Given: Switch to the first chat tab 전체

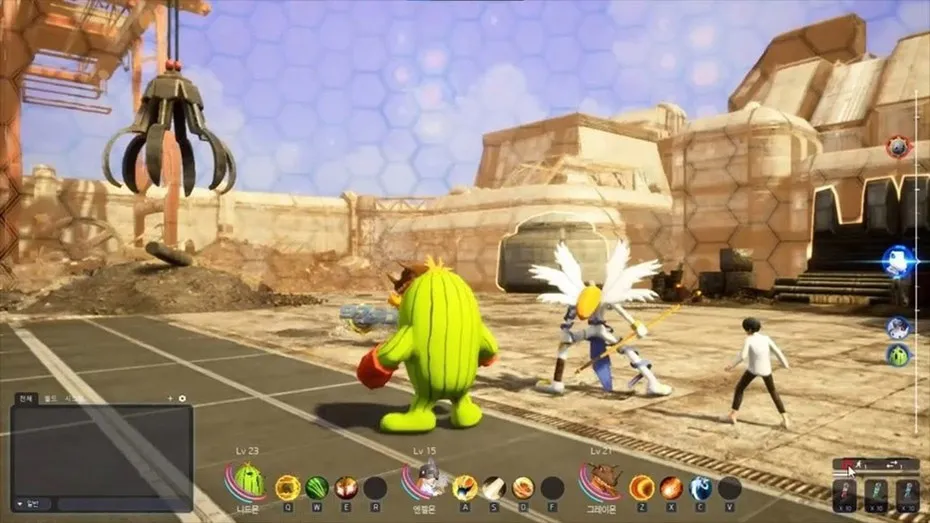Looking at the screenshot, I should pos(24,399).
